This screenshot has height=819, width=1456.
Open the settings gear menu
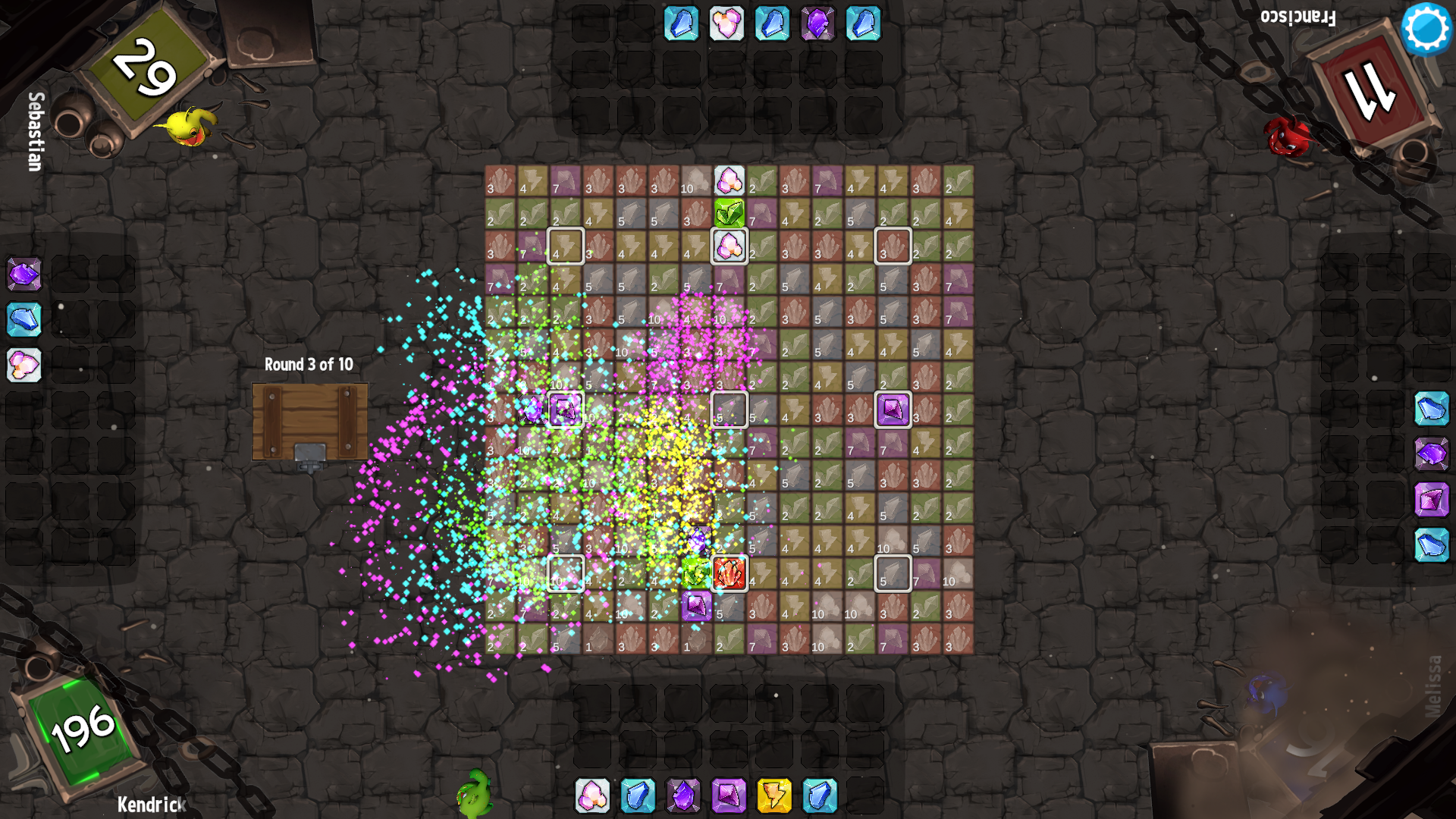[1426, 29]
